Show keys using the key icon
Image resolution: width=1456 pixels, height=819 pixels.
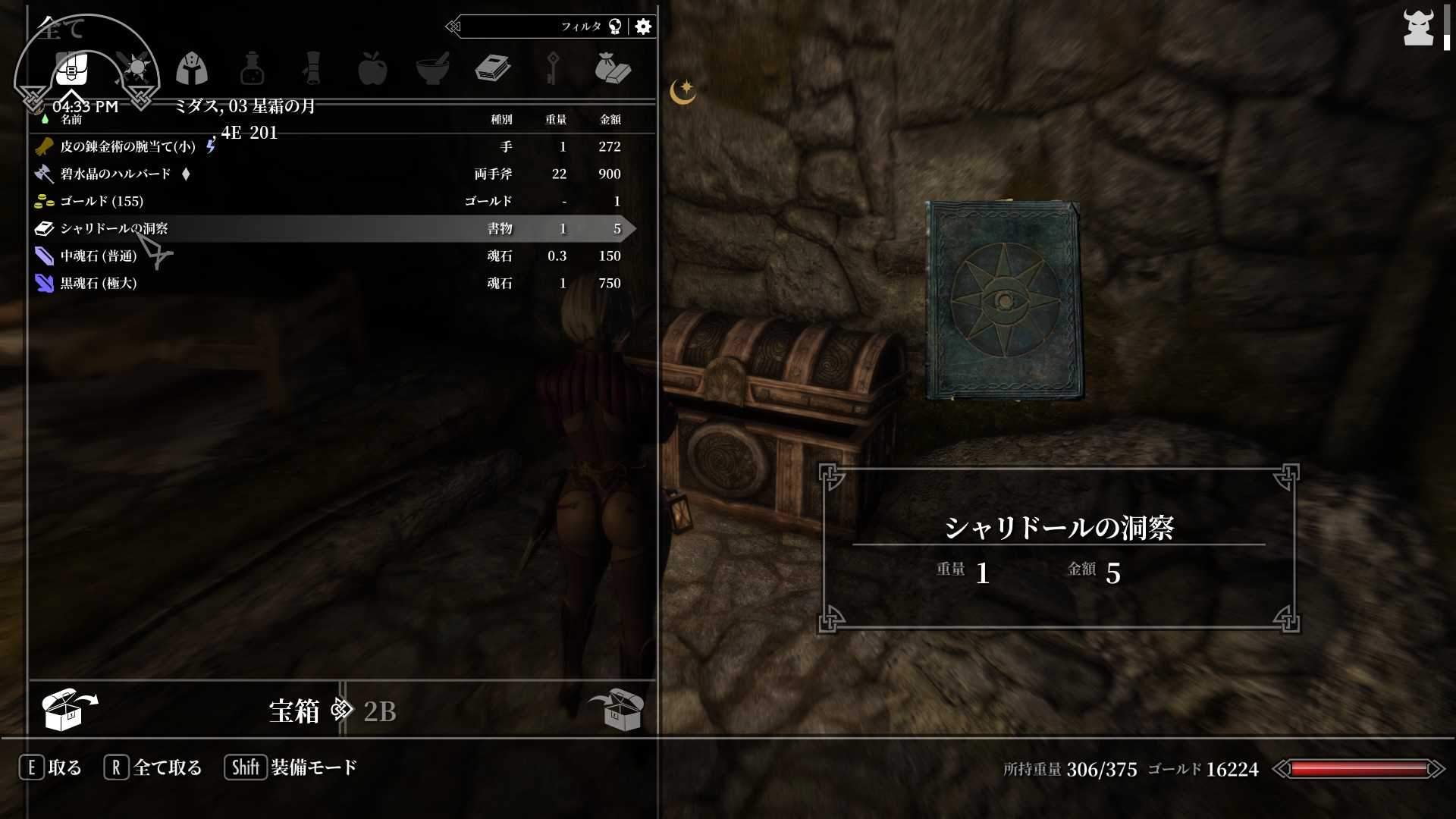pos(552,68)
